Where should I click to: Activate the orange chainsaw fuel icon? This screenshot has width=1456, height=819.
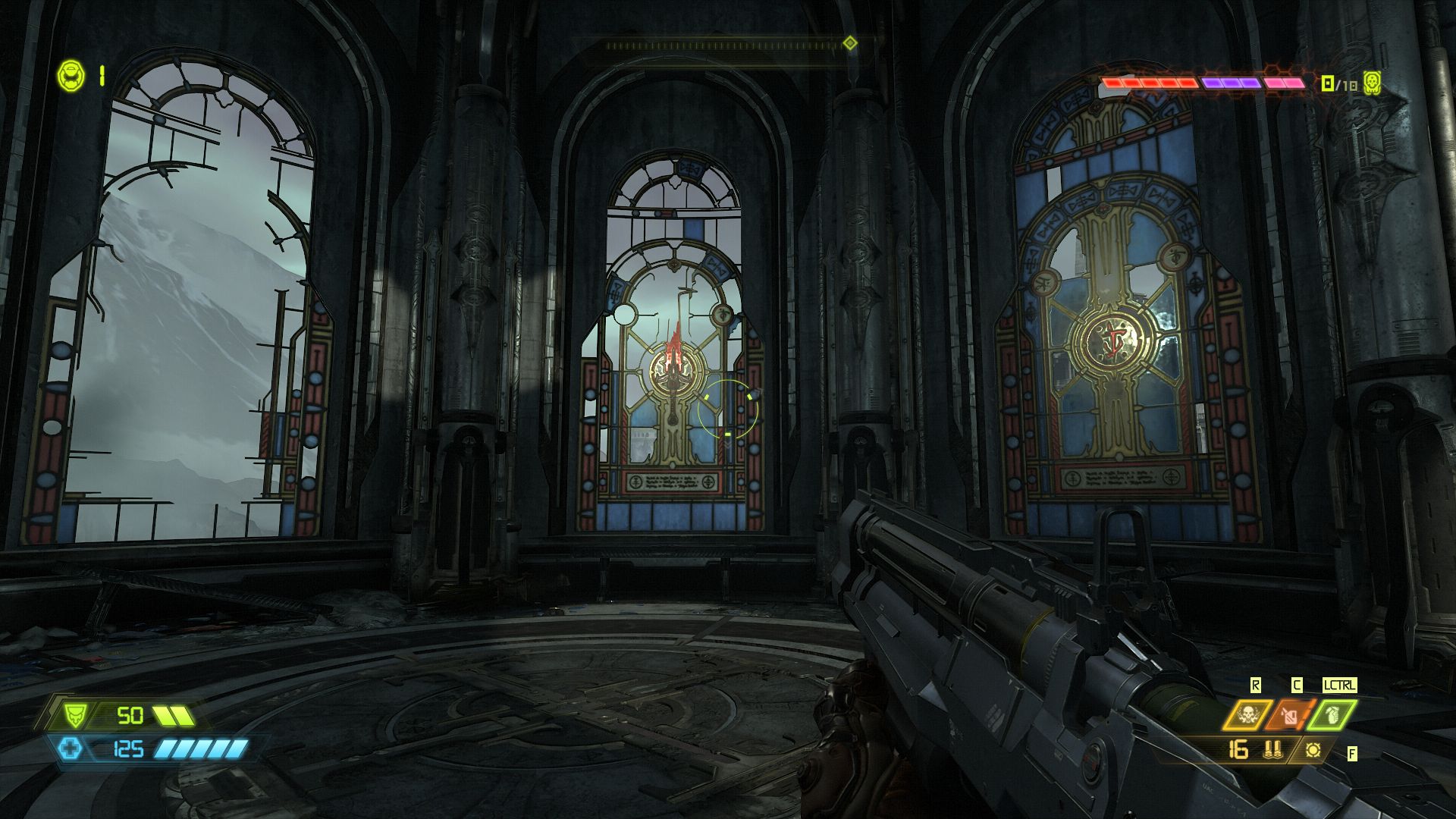point(1291,714)
